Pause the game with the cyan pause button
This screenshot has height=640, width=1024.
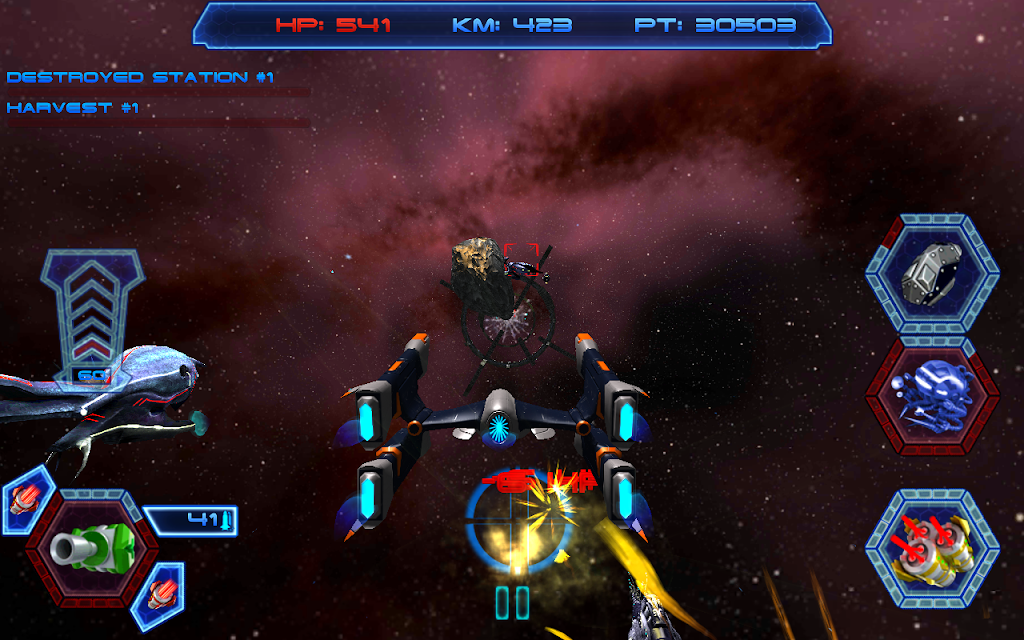coord(512,603)
